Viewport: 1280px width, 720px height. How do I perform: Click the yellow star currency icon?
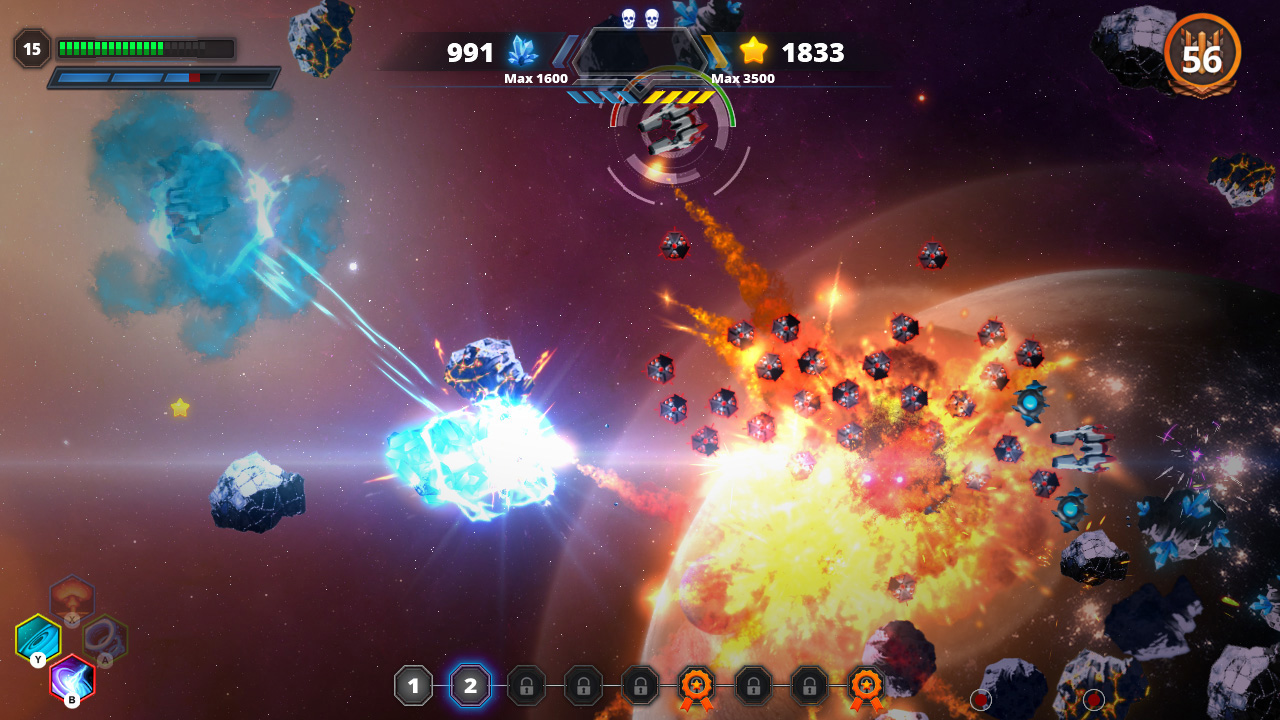point(753,48)
